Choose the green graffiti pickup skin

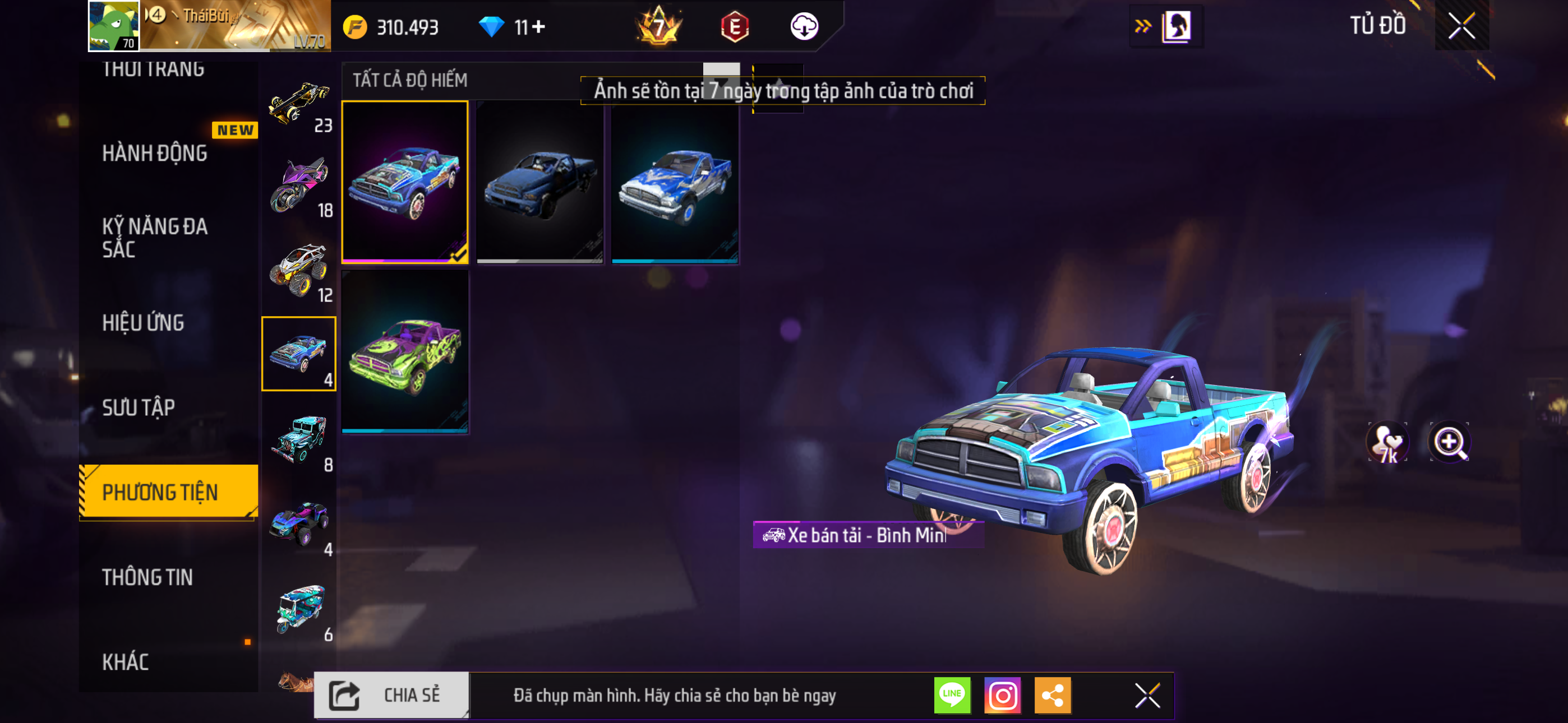405,352
